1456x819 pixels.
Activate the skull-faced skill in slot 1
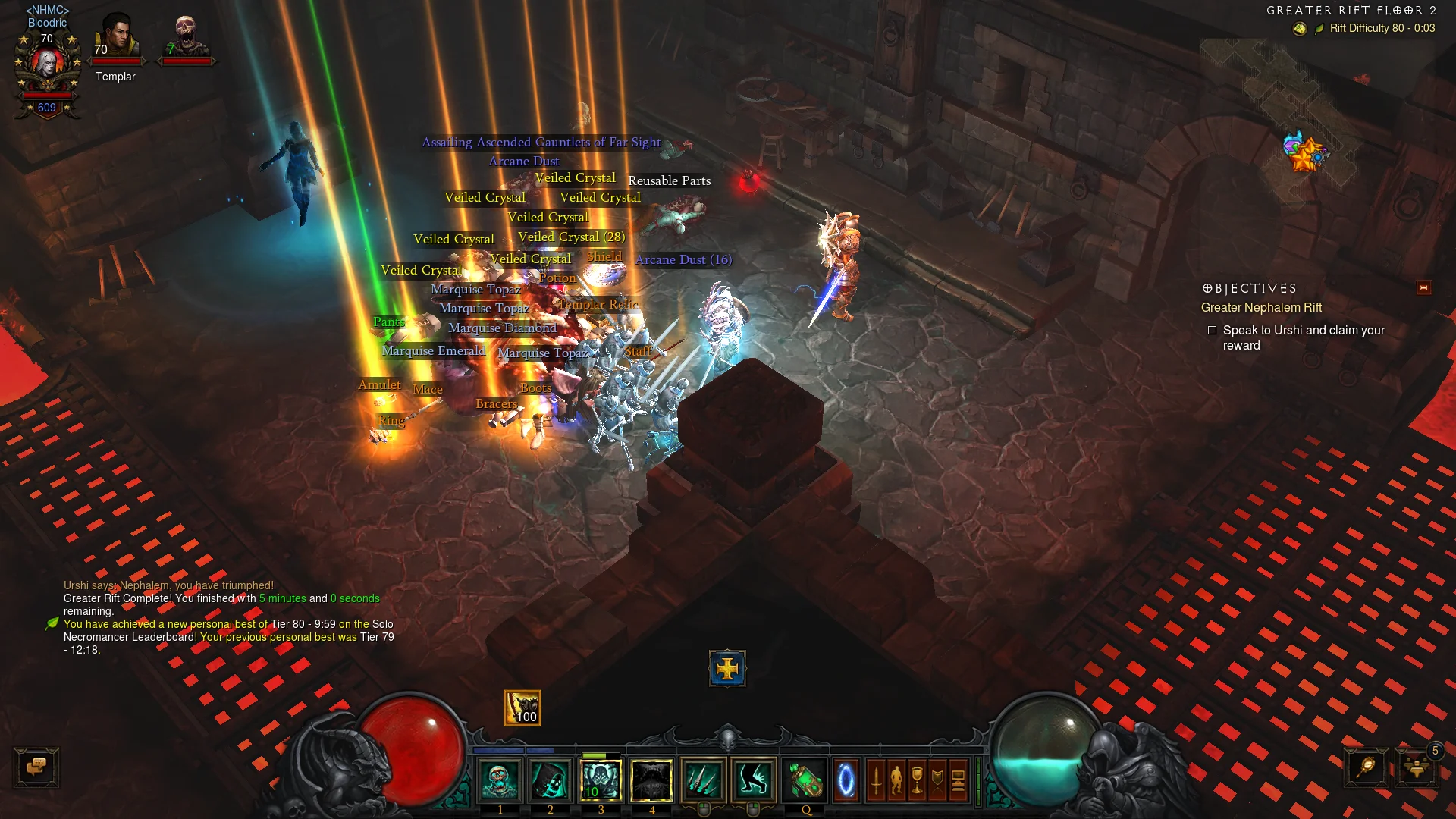point(500,780)
